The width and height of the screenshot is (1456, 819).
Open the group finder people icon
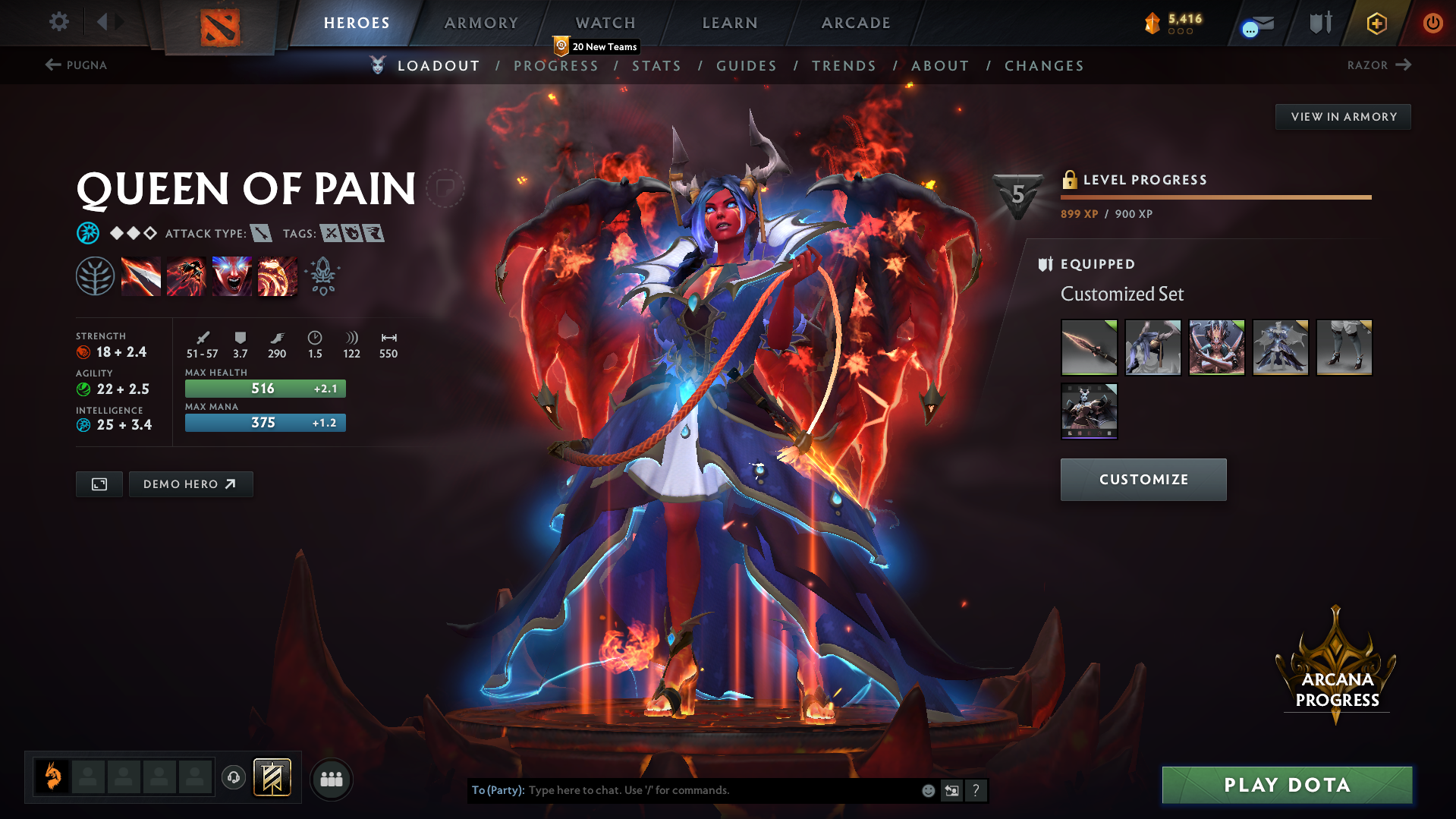(x=331, y=778)
